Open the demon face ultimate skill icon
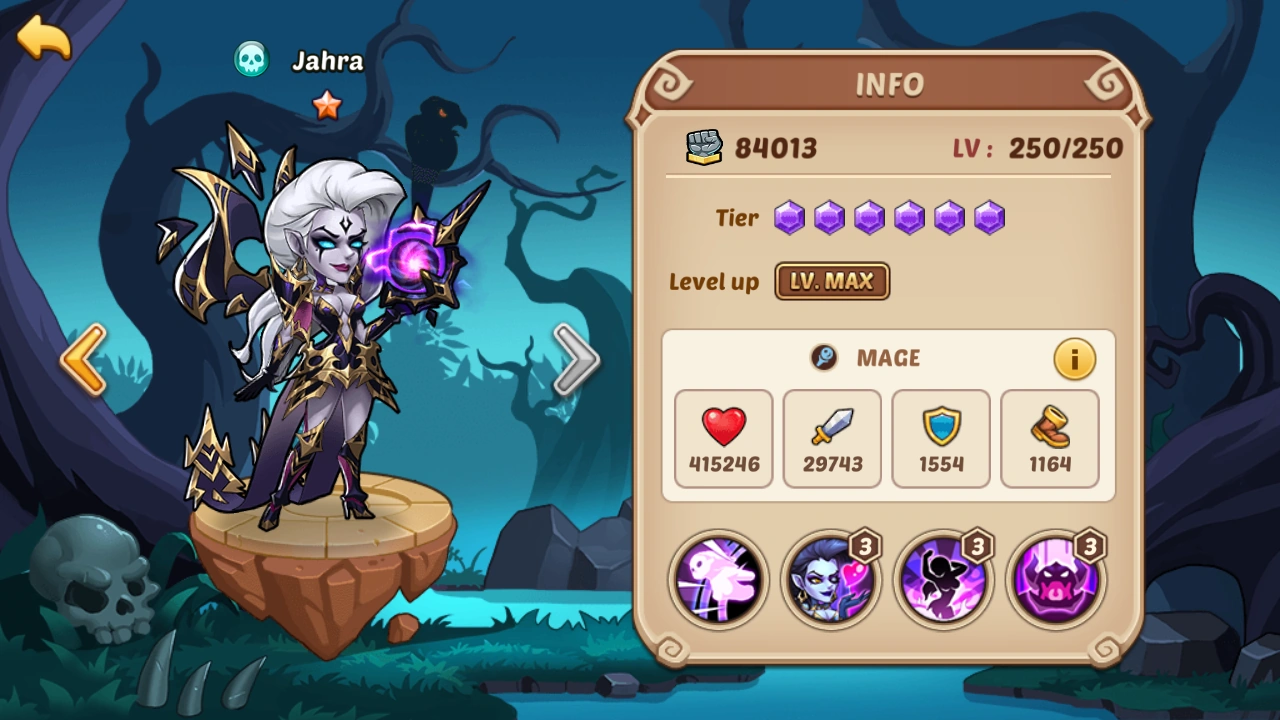The image size is (1280, 720). tap(1056, 580)
